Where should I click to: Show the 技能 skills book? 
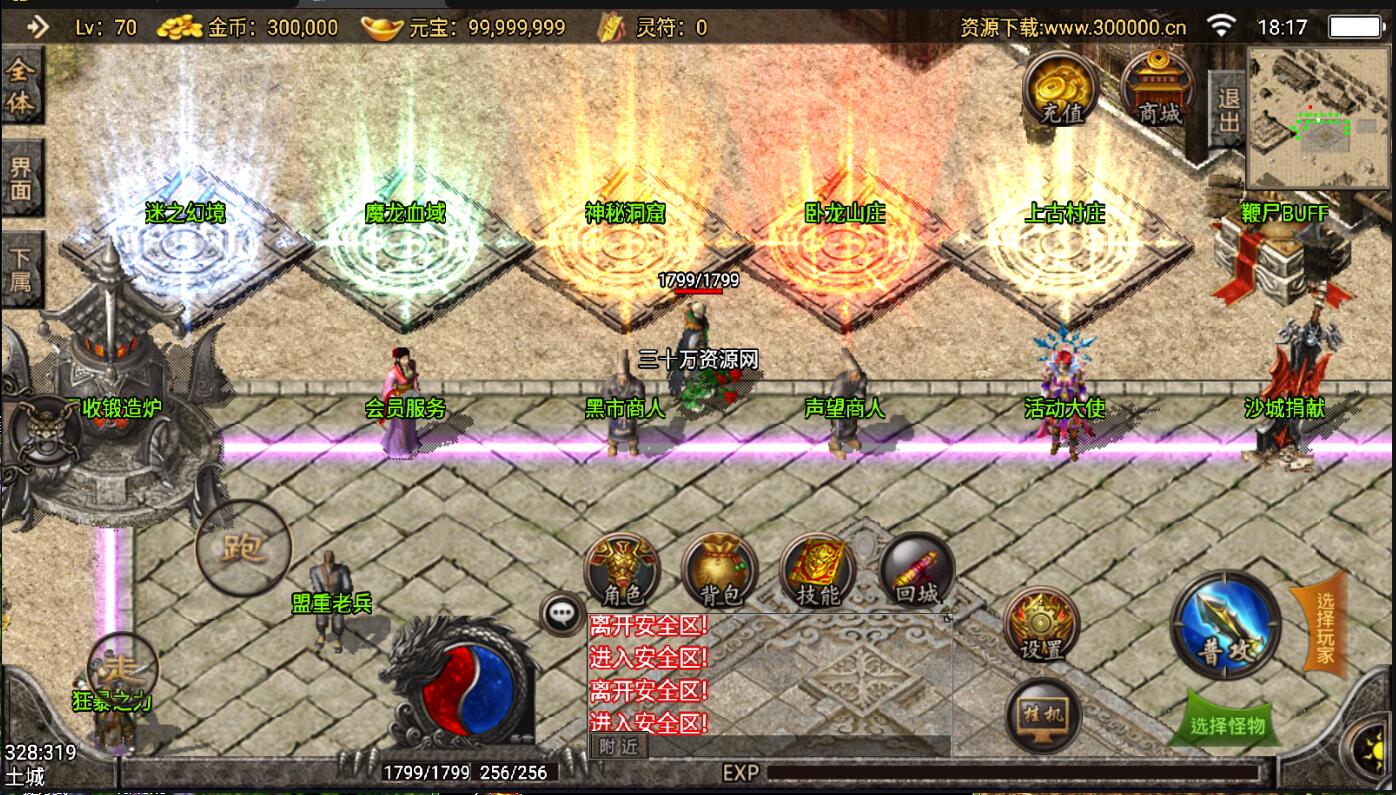tap(817, 571)
